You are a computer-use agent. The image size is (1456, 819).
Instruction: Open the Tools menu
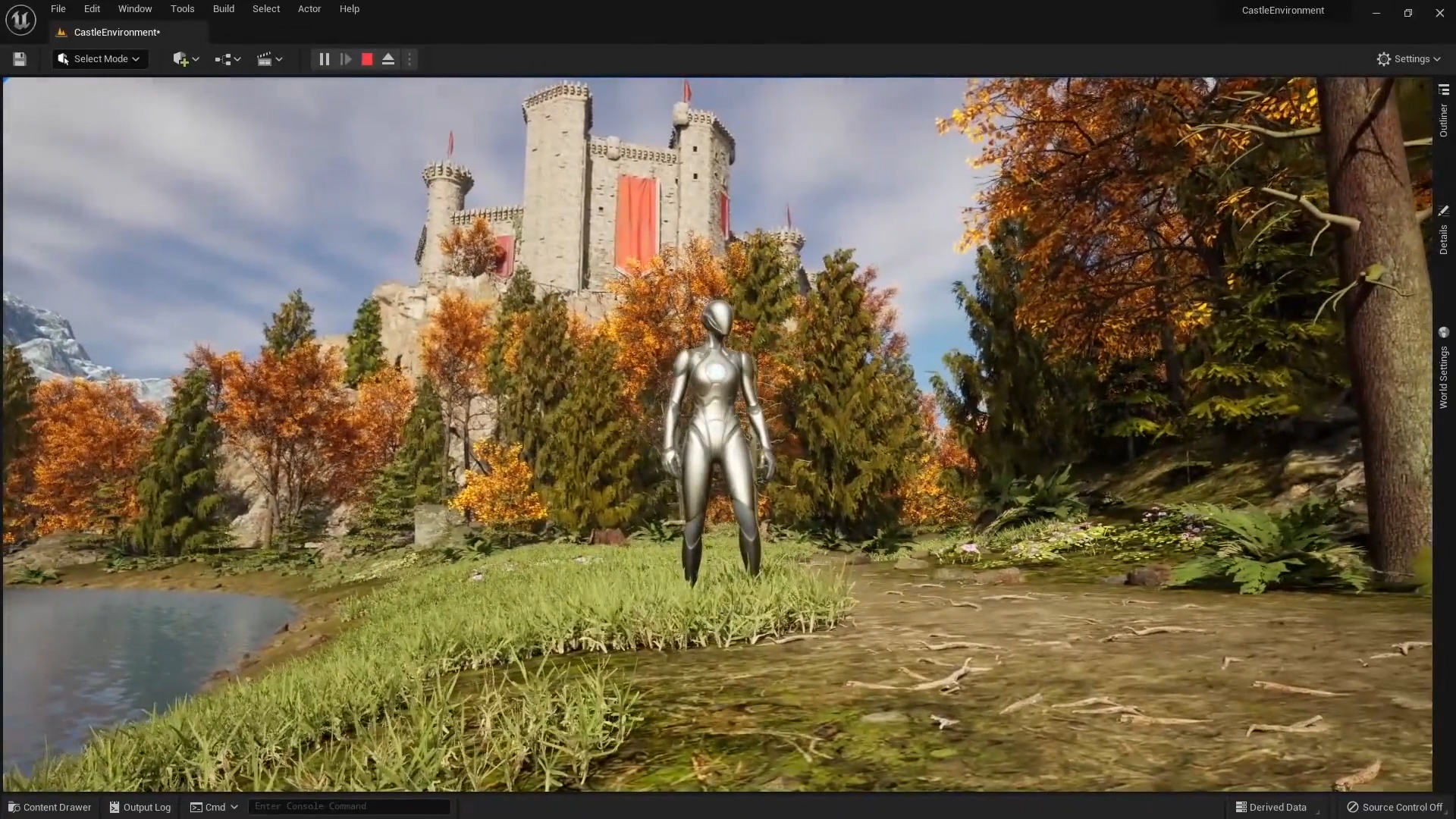click(182, 9)
